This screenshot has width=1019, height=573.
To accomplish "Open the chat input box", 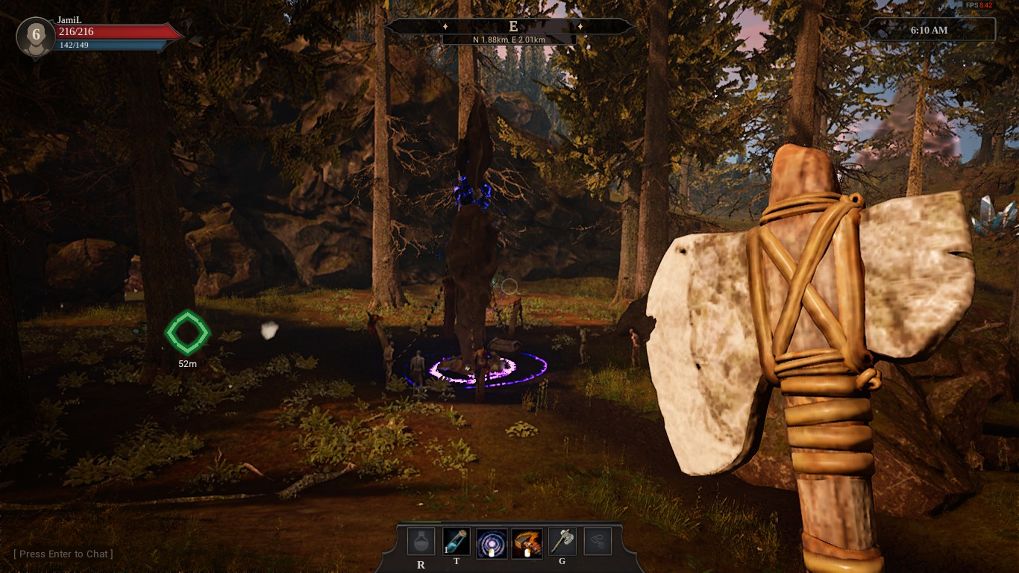I will coord(64,554).
